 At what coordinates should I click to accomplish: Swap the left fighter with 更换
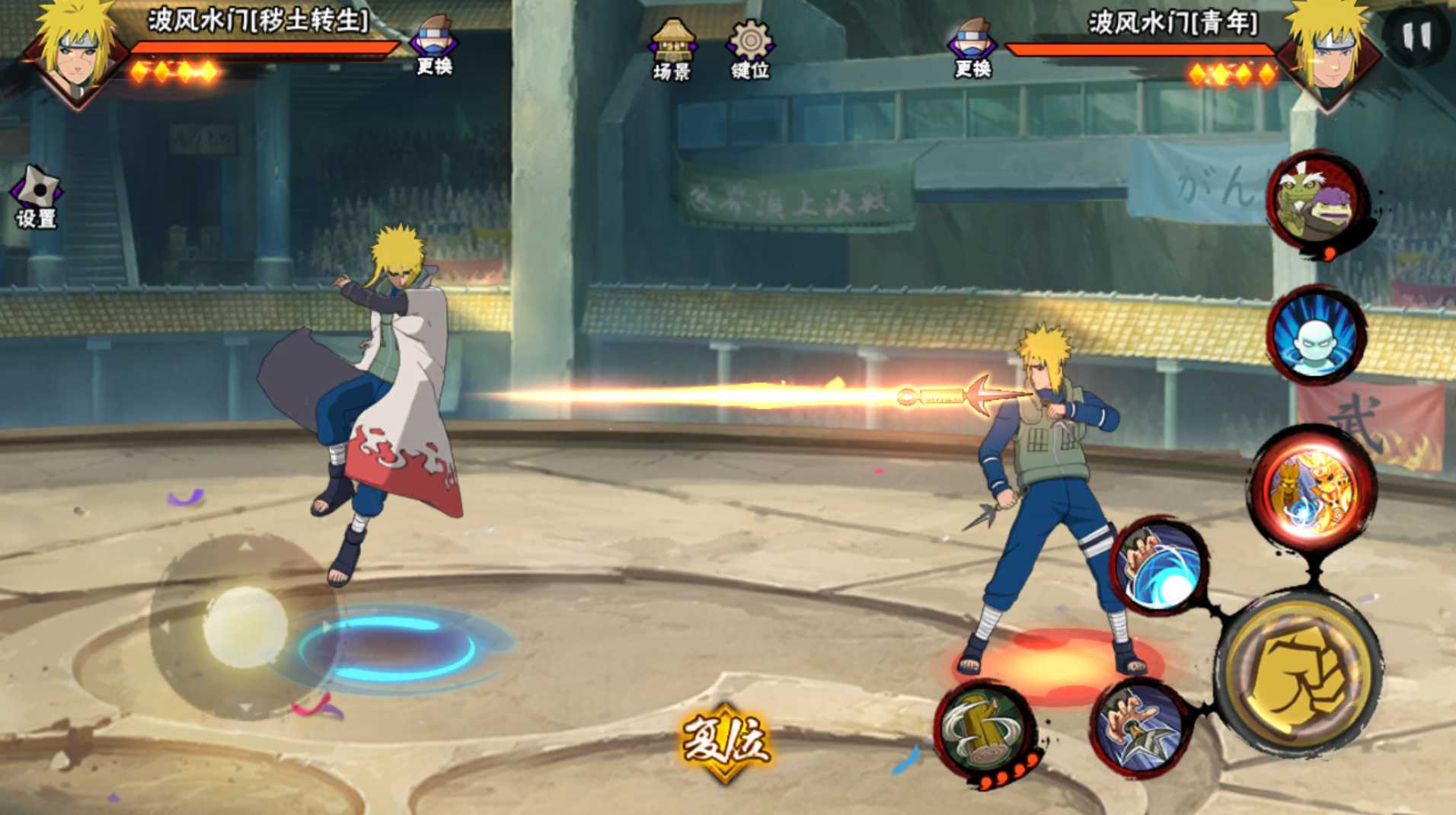pyautogui.click(x=434, y=46)
